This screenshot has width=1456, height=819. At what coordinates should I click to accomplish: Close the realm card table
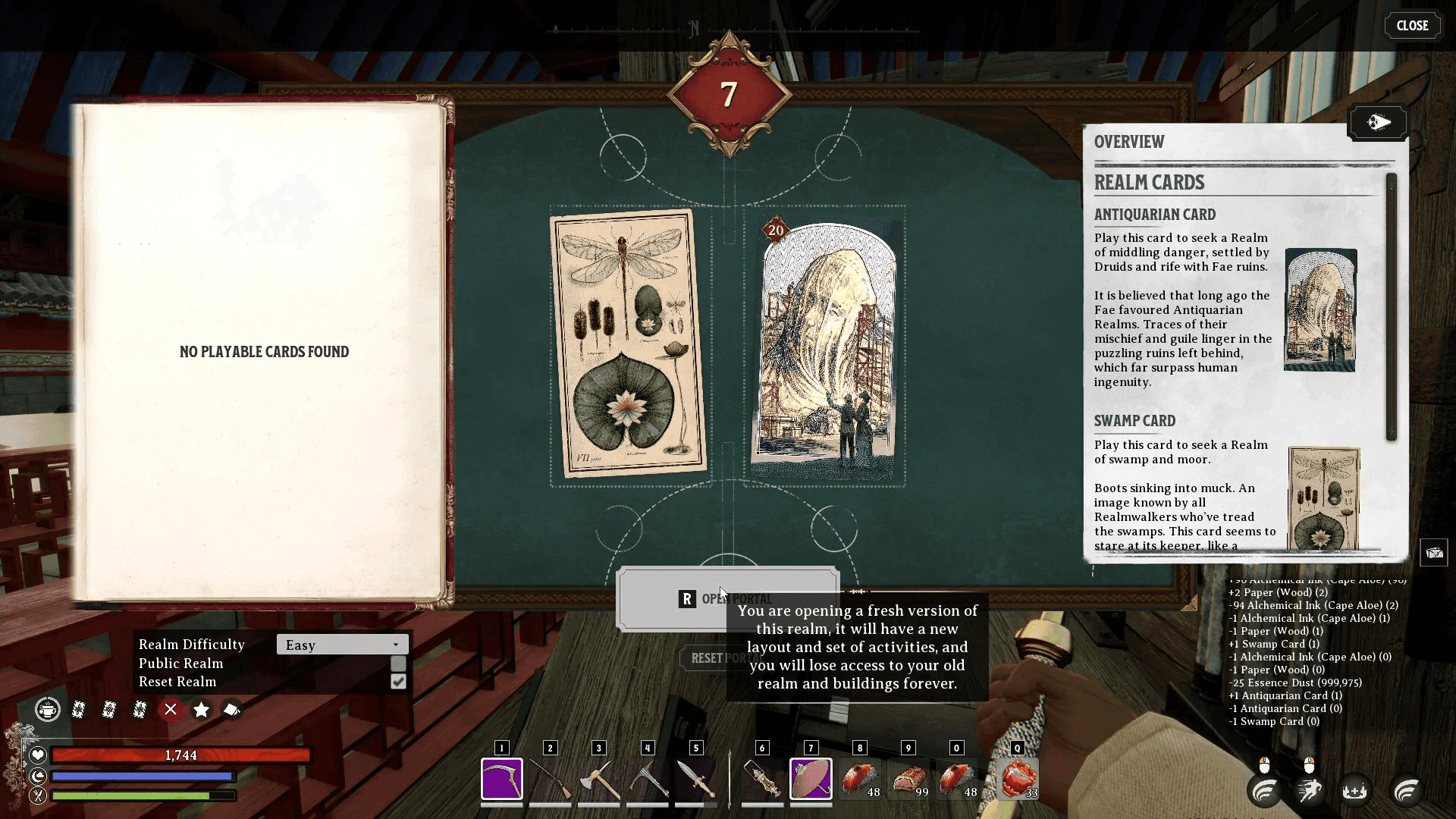tap(1412, 26)
